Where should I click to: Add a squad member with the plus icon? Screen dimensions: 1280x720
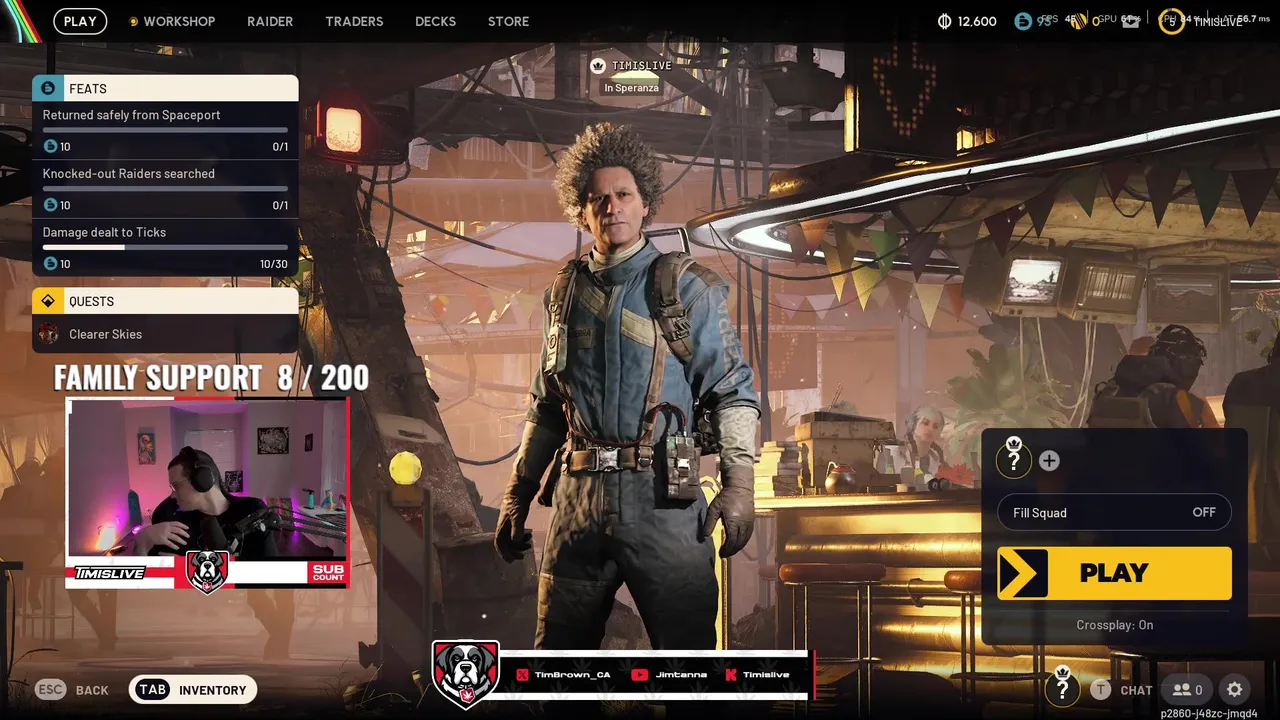click(1049, 461)
